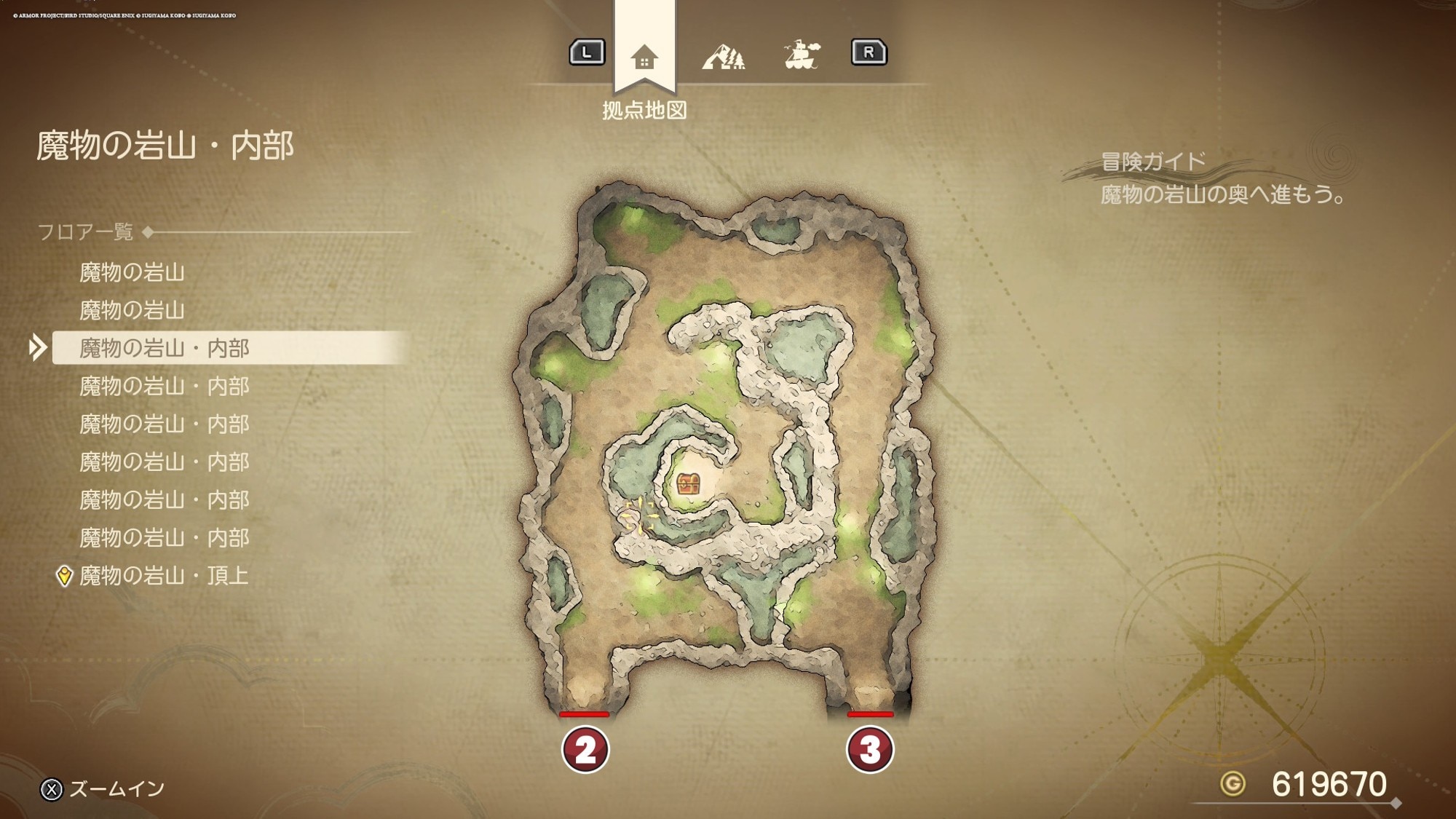Select the house-icon 拠点地図 tab

[644, 57]
